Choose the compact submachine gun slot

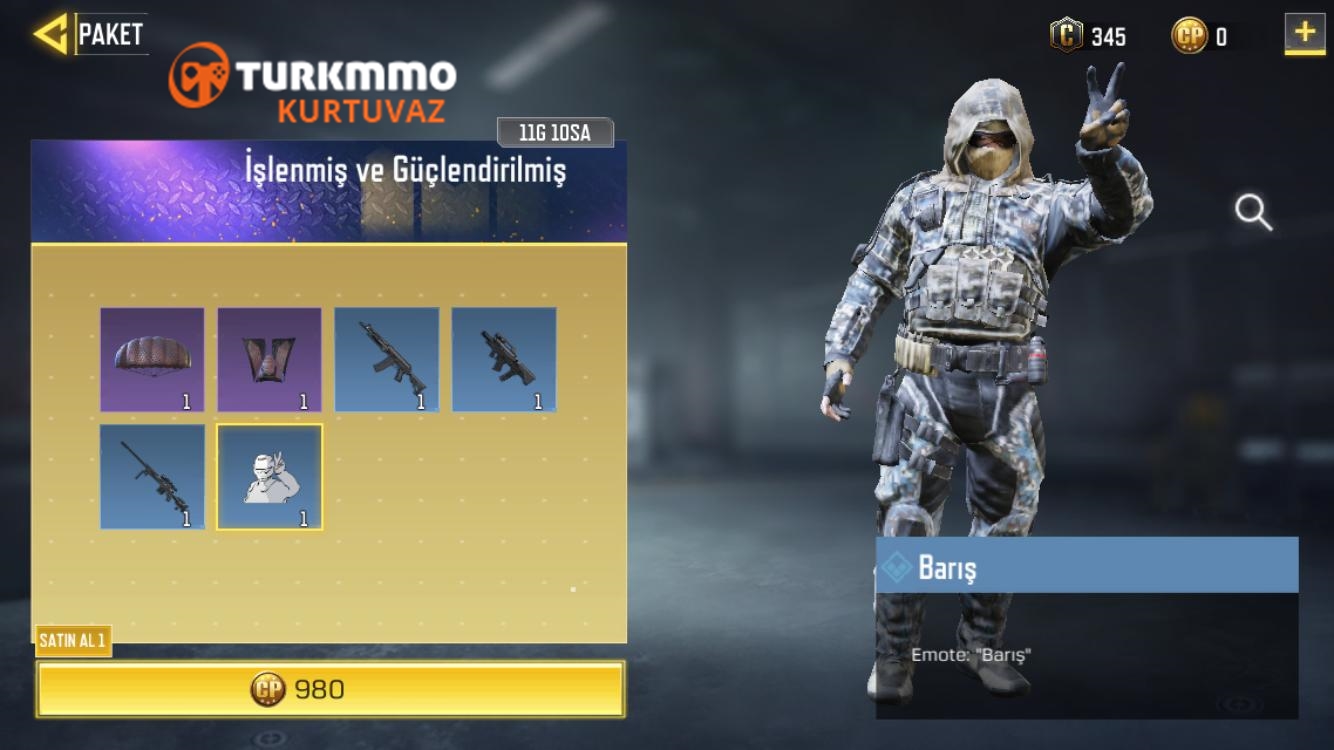click(504, 360)
